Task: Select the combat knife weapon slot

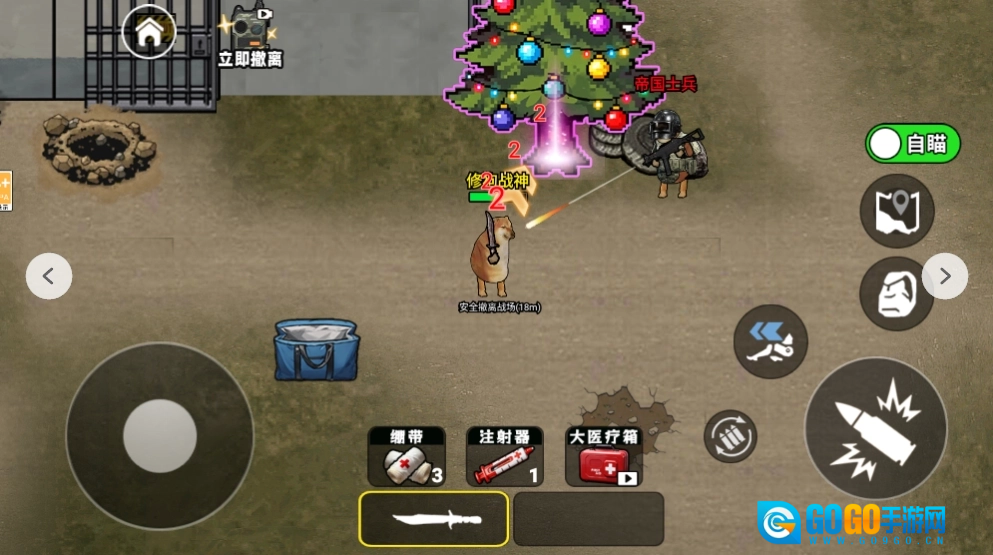Action: [434, 519]
